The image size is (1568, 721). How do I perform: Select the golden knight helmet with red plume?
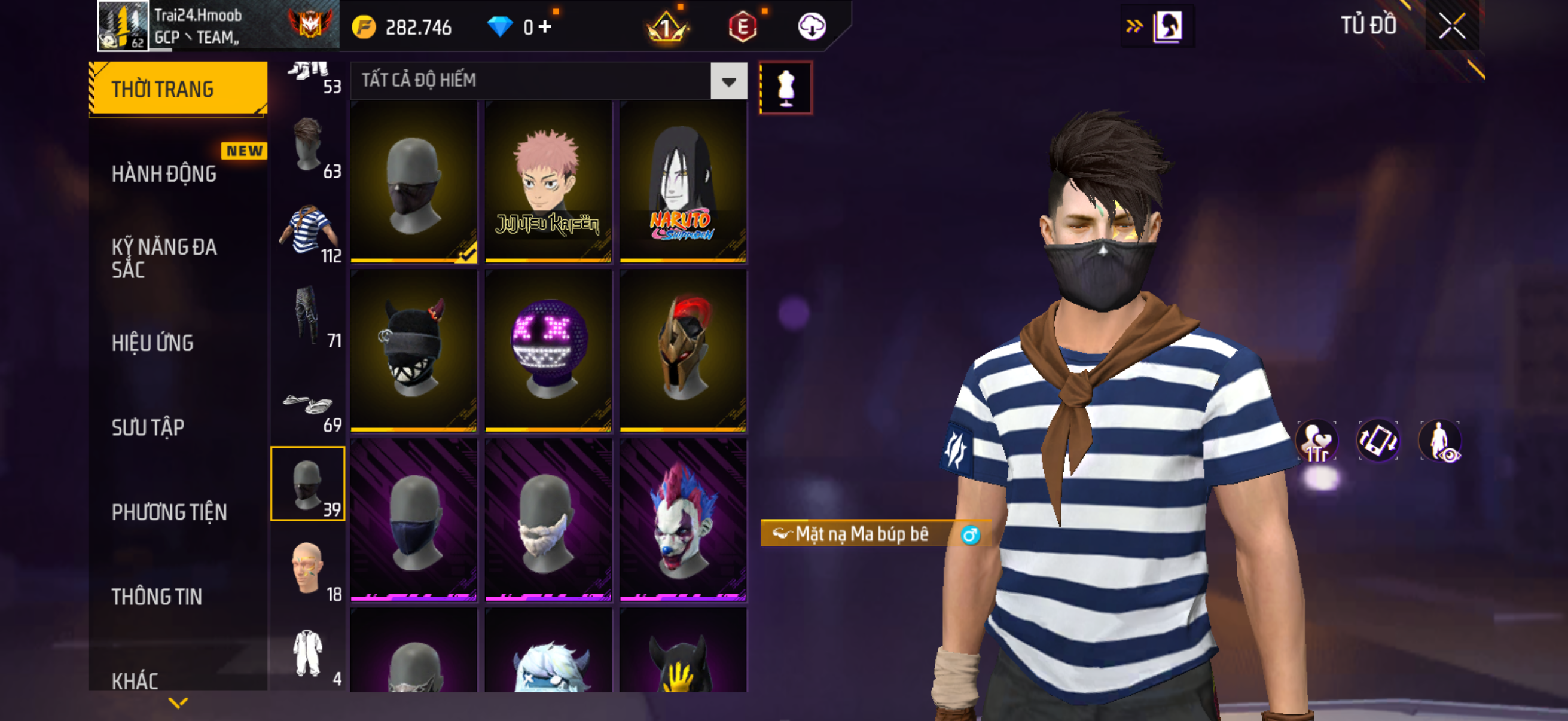click(682, 350)
